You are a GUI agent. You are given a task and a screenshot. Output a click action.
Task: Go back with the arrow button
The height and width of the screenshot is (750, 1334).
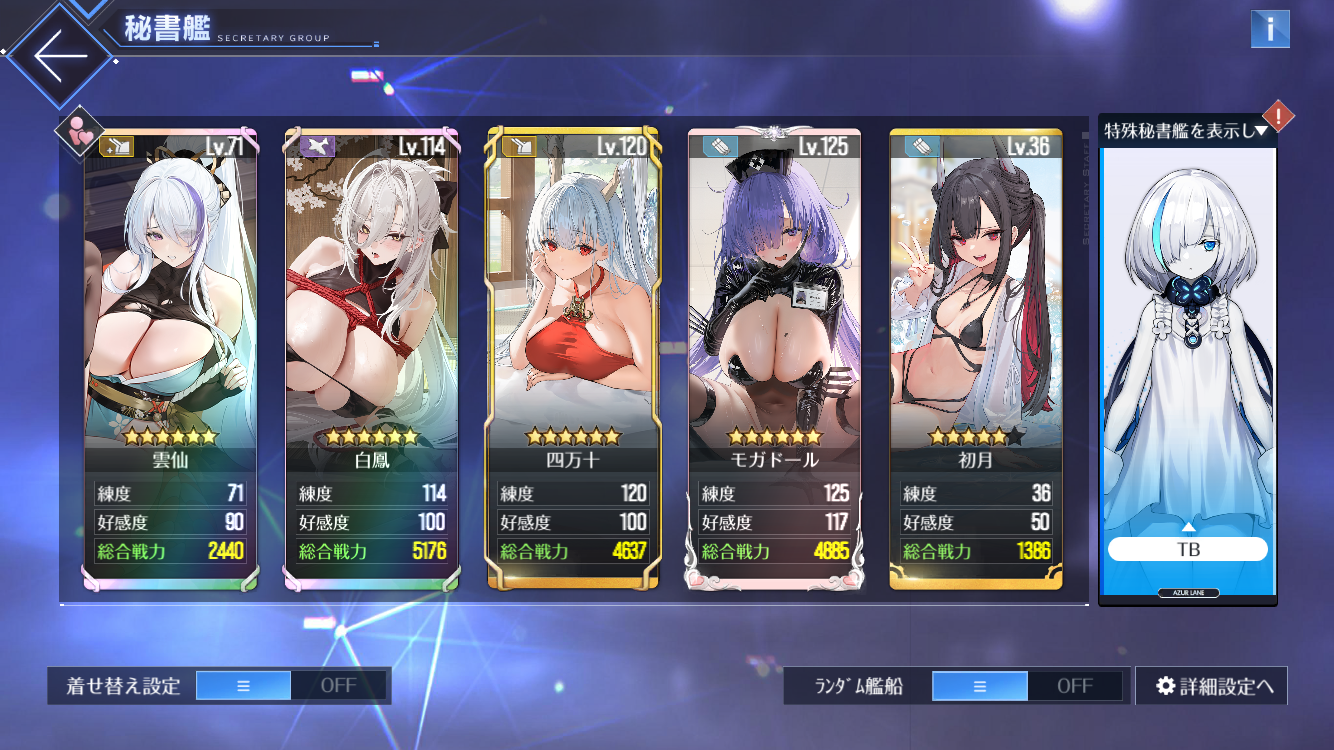[x=60, y=56]
